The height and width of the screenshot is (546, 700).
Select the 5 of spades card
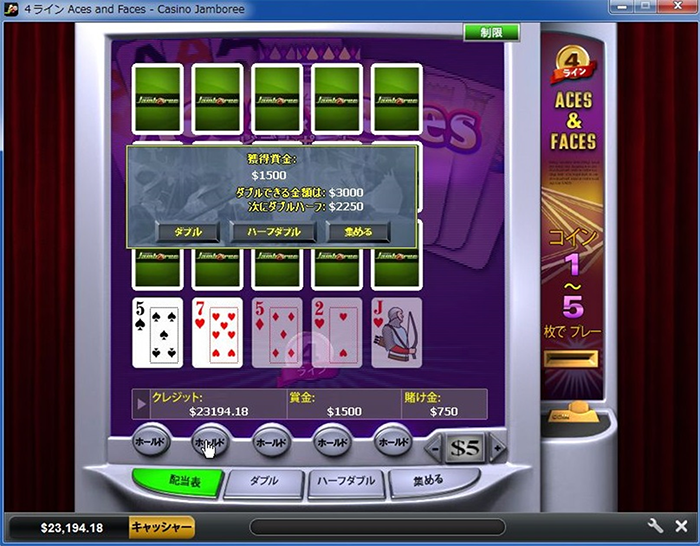click(158, 332)
